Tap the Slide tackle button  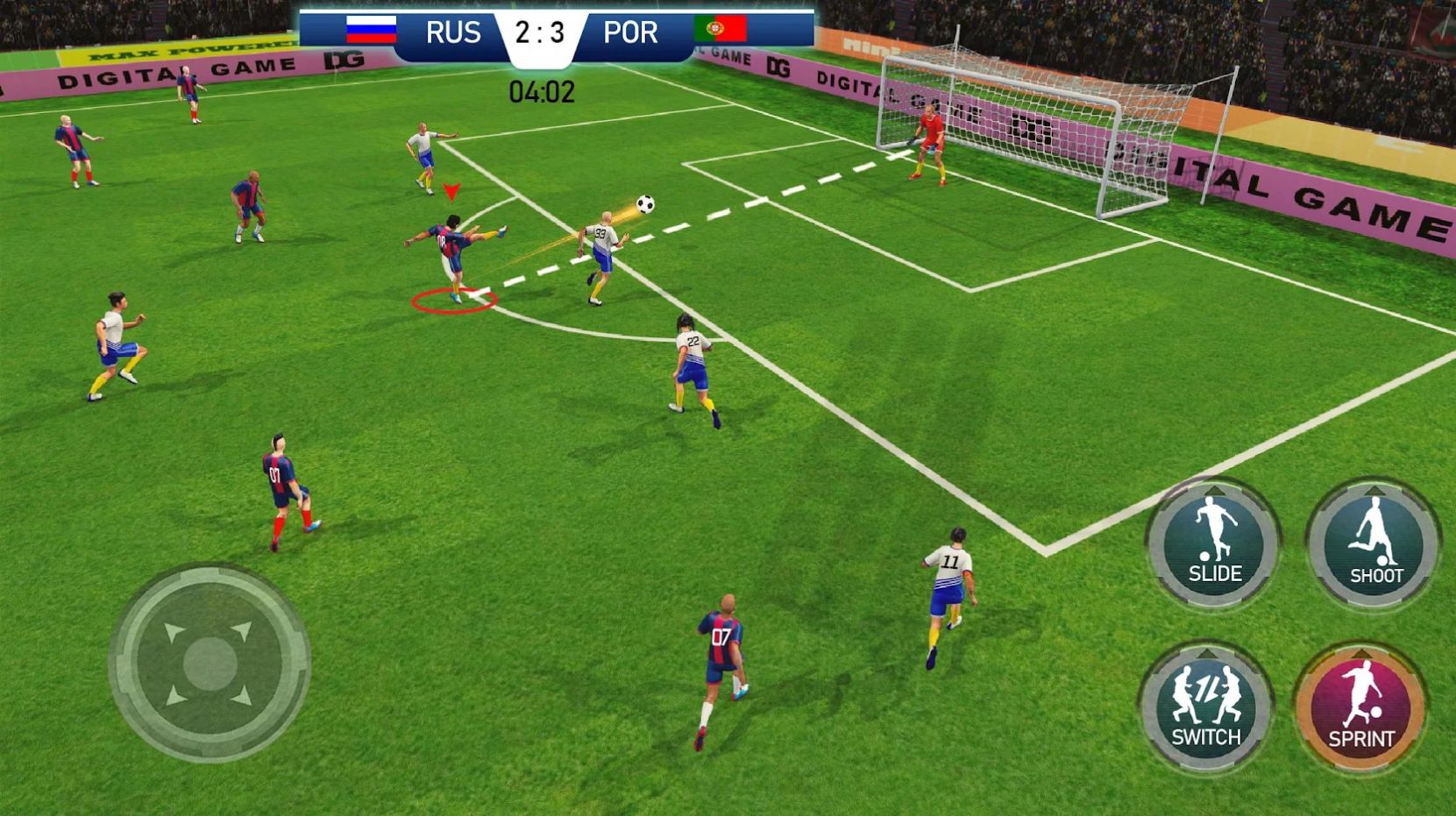point(1214,543)
